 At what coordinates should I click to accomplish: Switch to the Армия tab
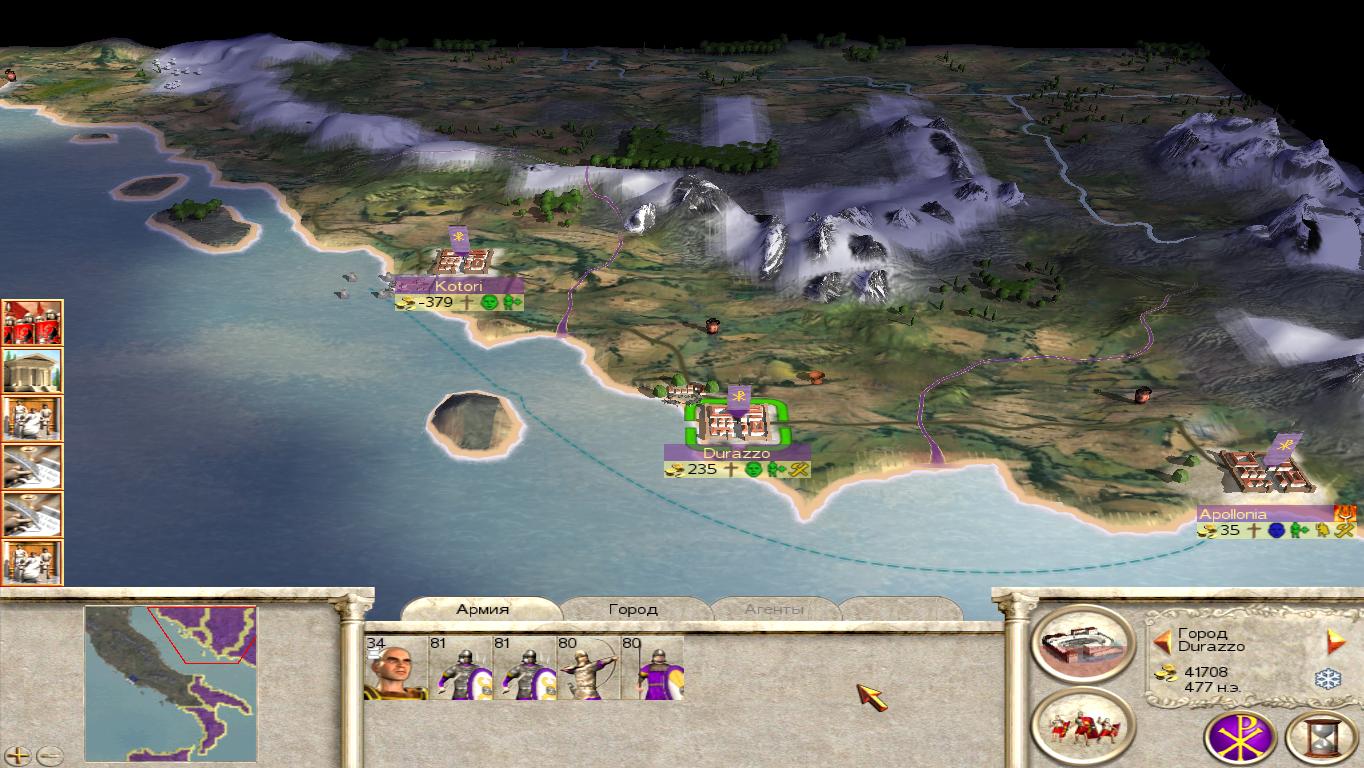click(x=482, y=609)
